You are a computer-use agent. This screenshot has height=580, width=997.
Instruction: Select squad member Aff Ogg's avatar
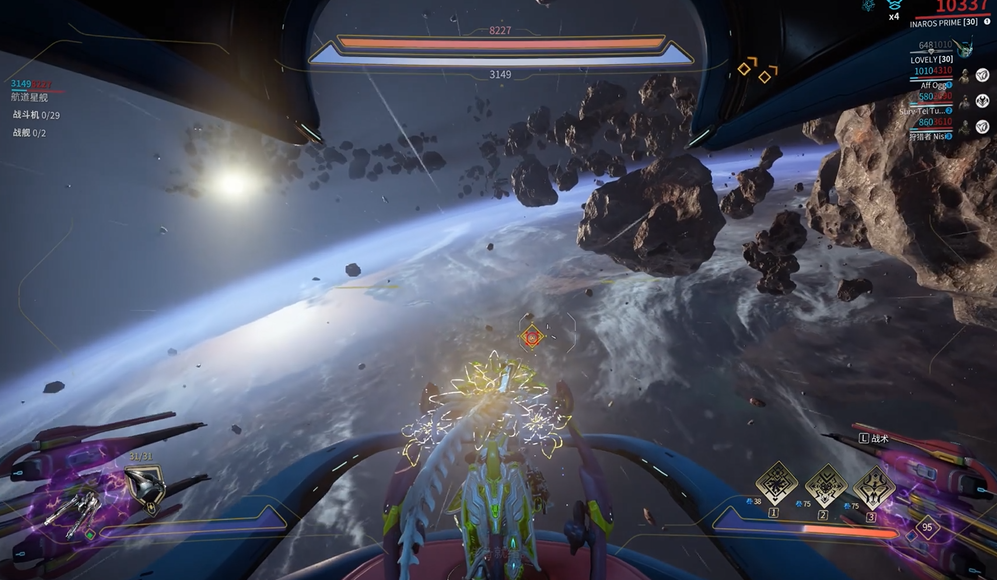coord(965,76)
